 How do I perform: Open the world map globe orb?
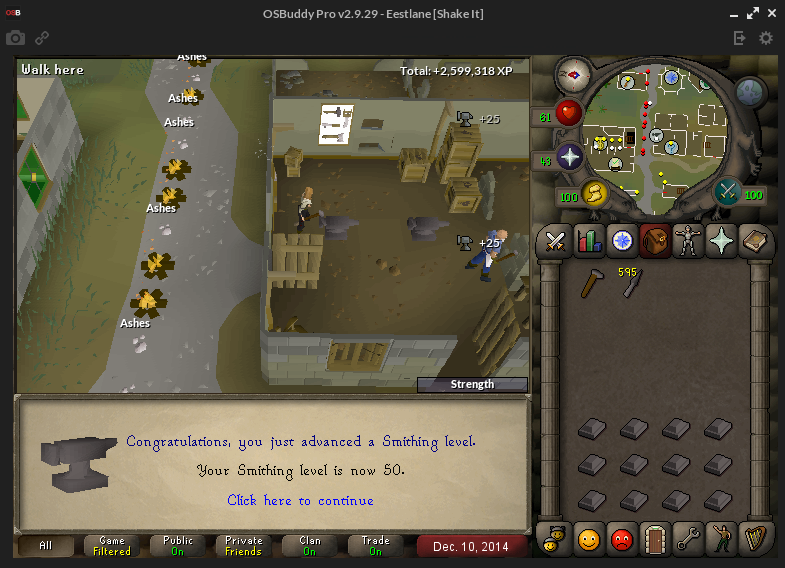(750, 93)
